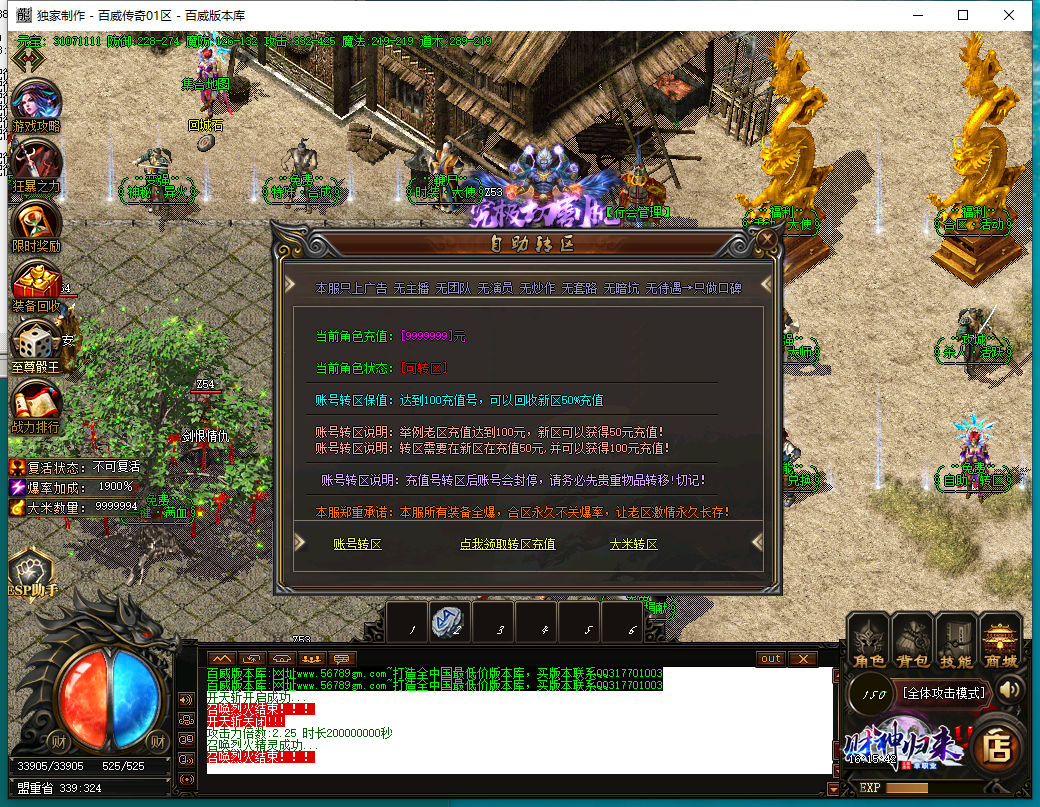The height and width of the screenshot is (807, 1040).
Task: Open the 角色 character panel
Action: (x=869, y=640)
